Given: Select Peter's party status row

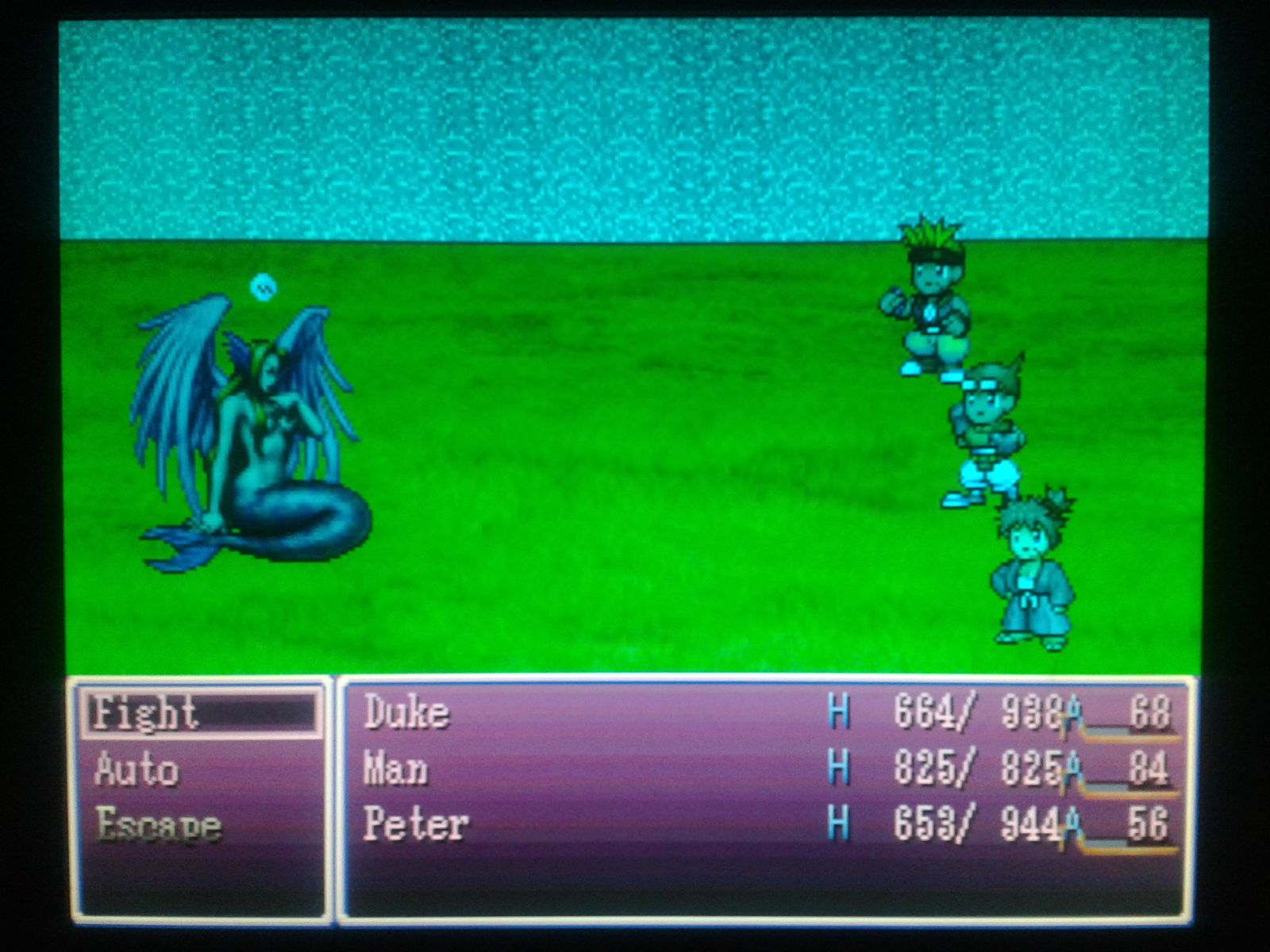Looking at the screenshot, I should [766, 824].
